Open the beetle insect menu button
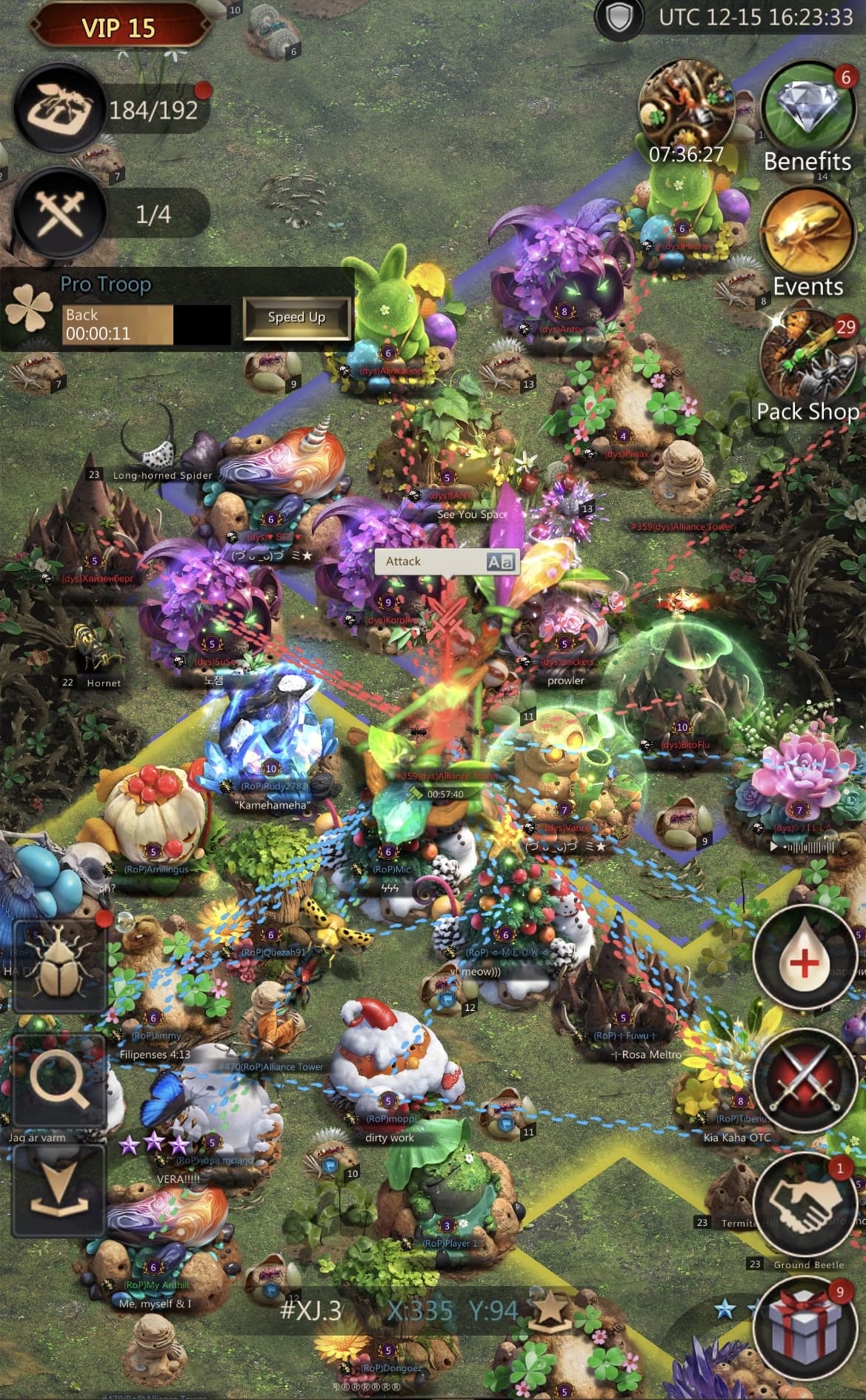 pyautogui.click(x=59, y=965)
